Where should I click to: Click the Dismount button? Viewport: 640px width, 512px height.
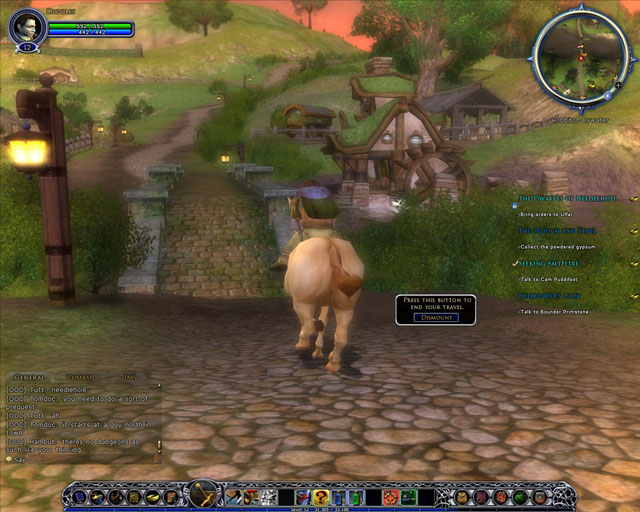point(435,317)
